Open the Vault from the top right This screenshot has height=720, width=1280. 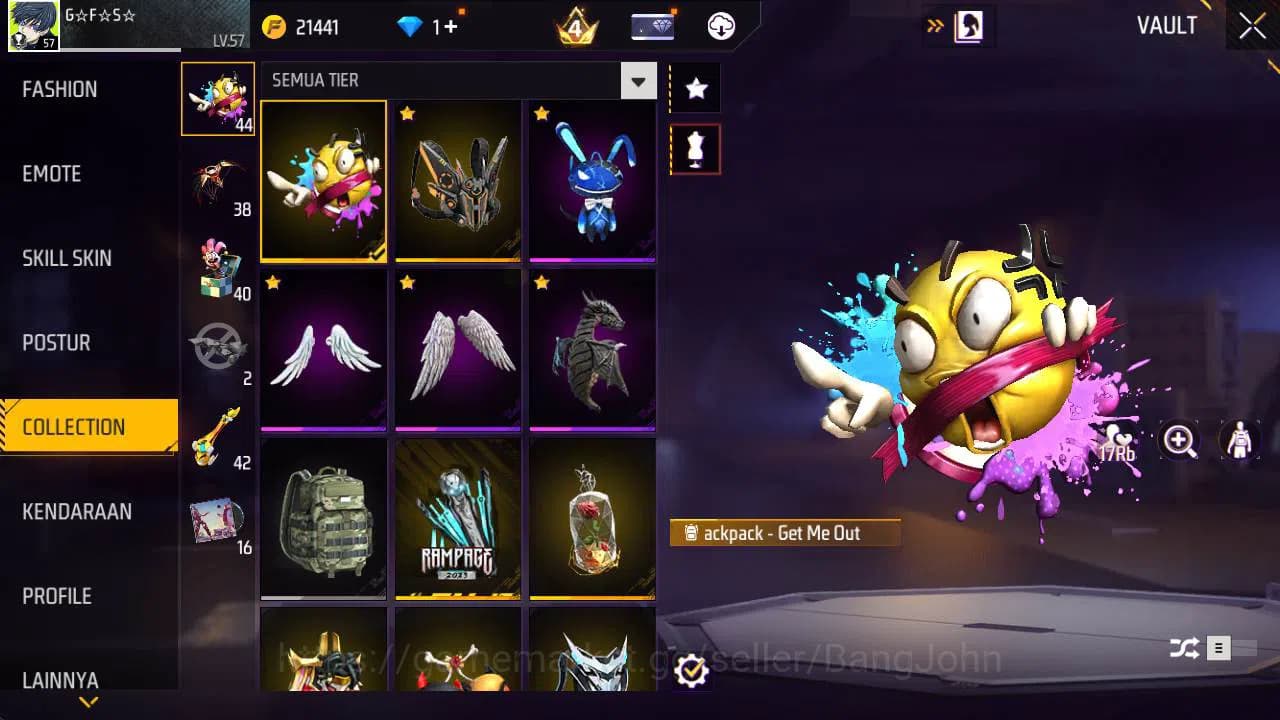pos(1168,27)
